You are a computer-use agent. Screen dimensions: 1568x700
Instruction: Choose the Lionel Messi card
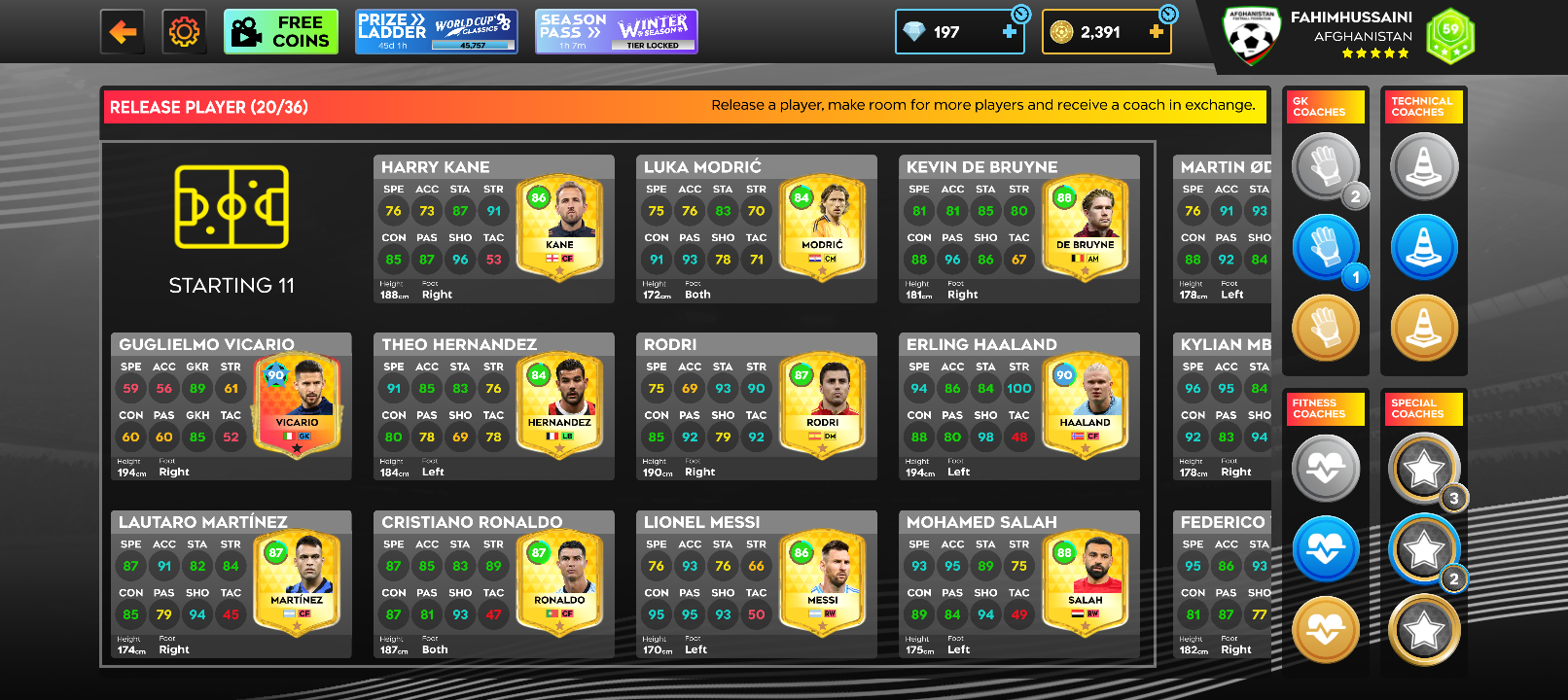pyautogui.click(x=757, y=584)
